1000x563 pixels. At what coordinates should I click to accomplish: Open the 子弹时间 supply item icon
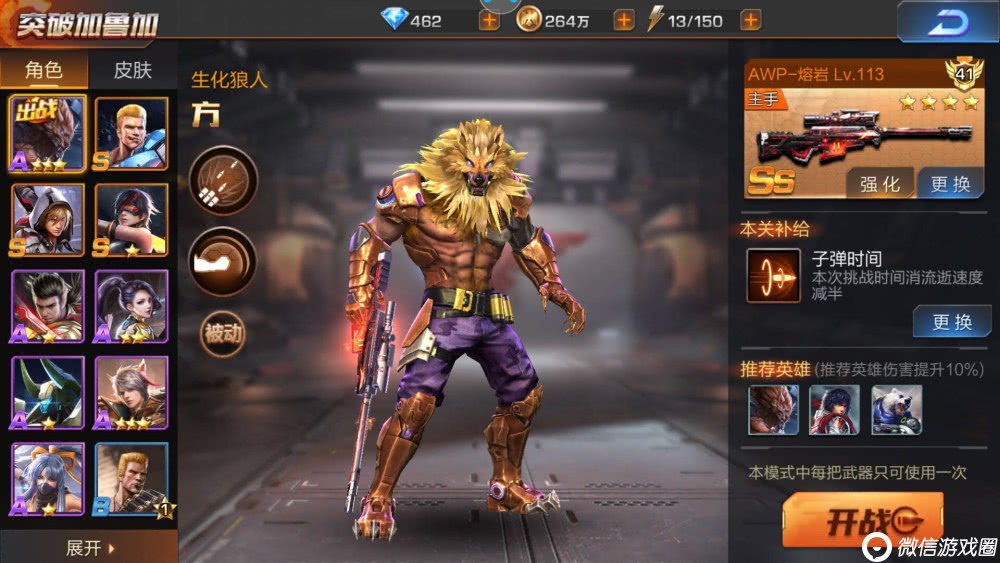(x=773, y=276)
